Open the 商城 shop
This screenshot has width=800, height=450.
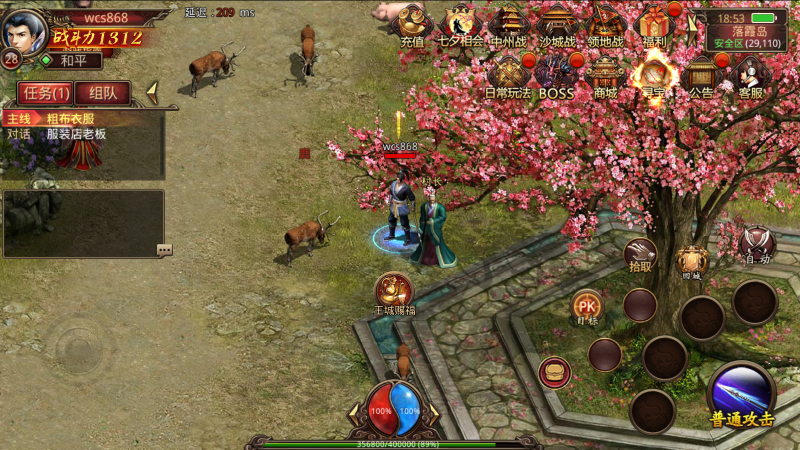605,74
